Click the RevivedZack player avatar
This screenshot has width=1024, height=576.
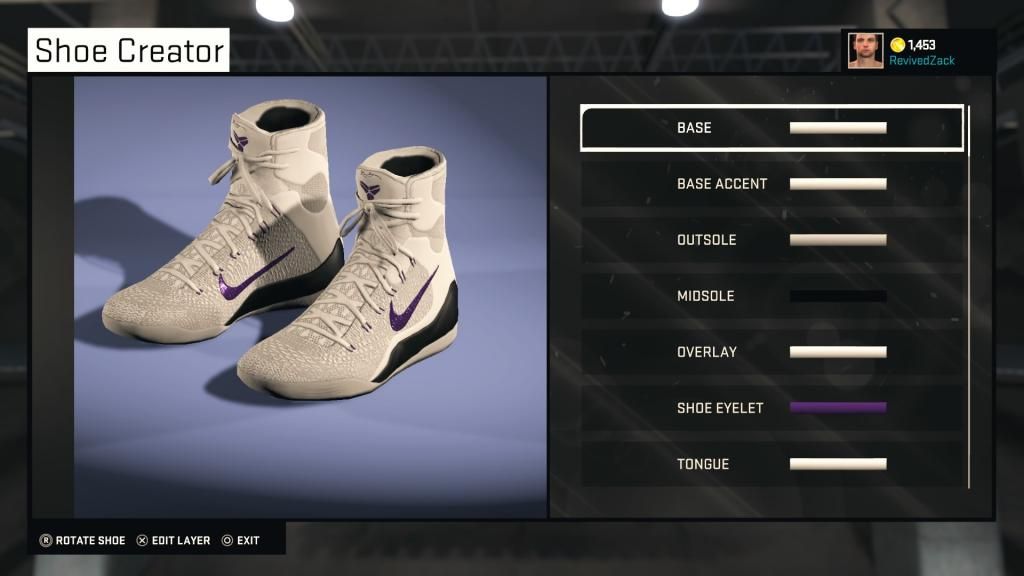coord(866,51)
